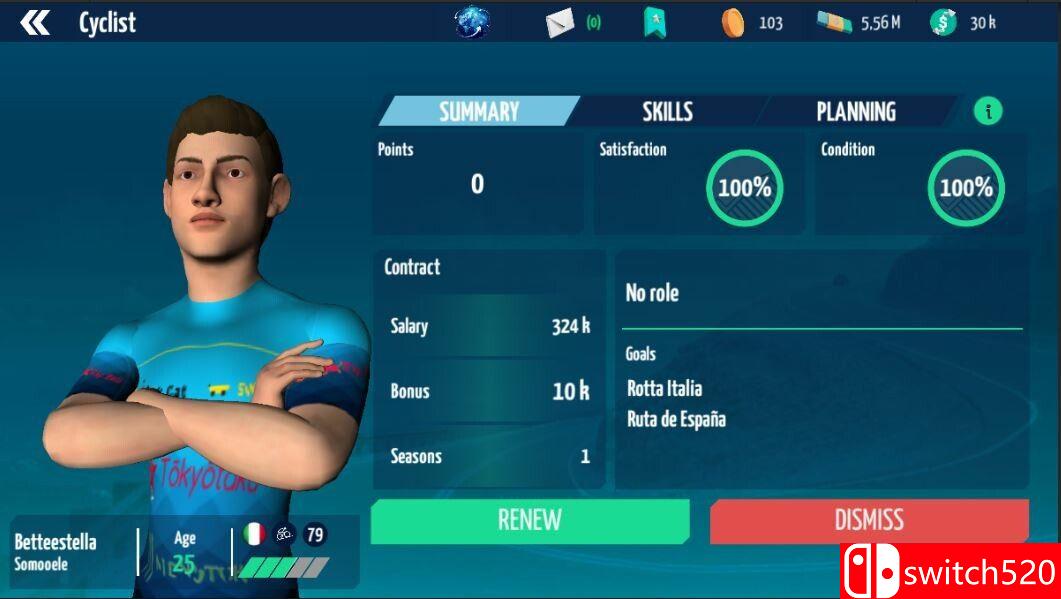Select the Rotta Italia goal
Image resolution: width=1061 pixels, height=599 pixels.
tap(664, 388)
